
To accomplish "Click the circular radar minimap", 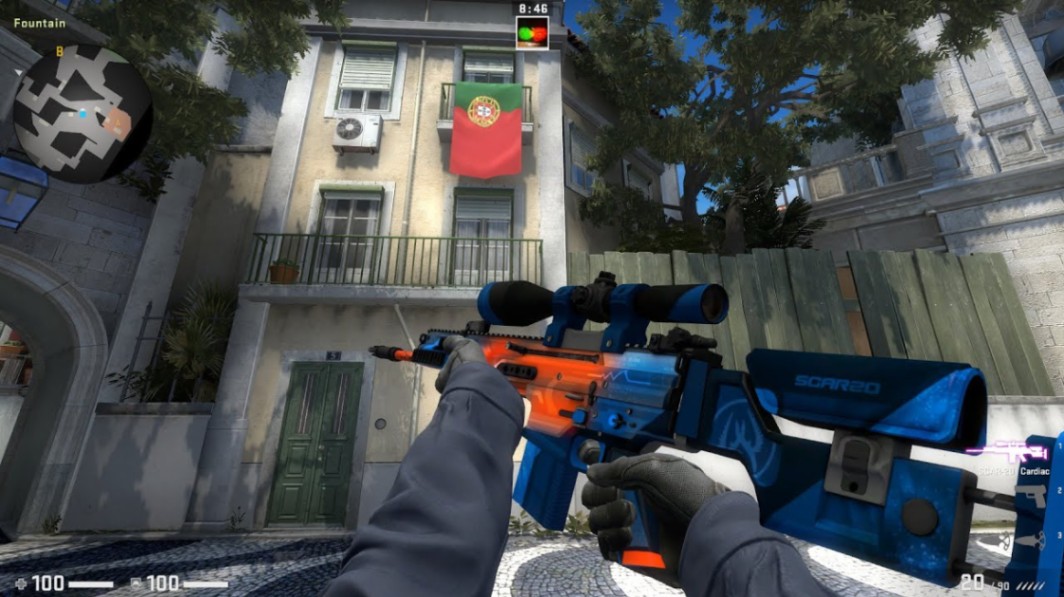I will pos(82,113).
